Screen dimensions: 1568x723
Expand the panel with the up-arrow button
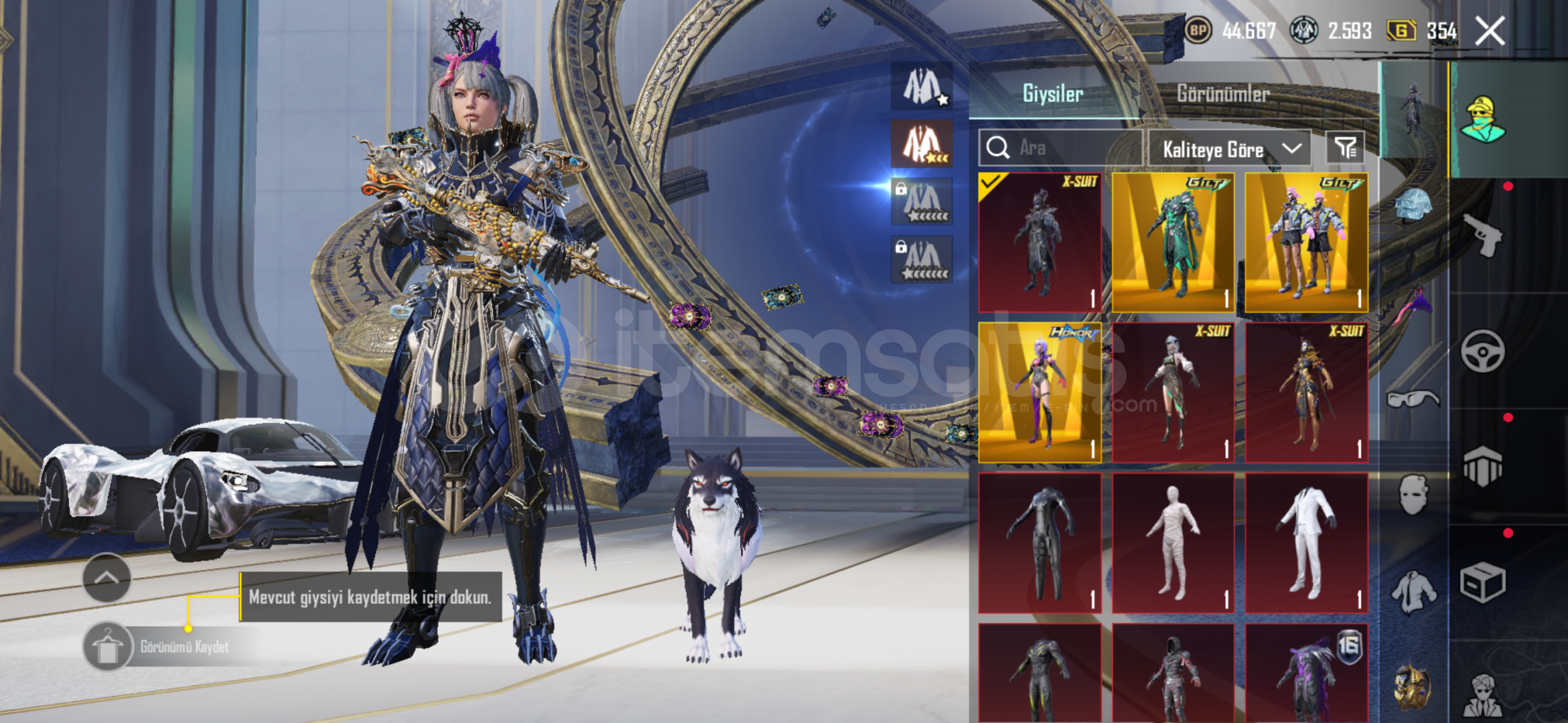106,578
